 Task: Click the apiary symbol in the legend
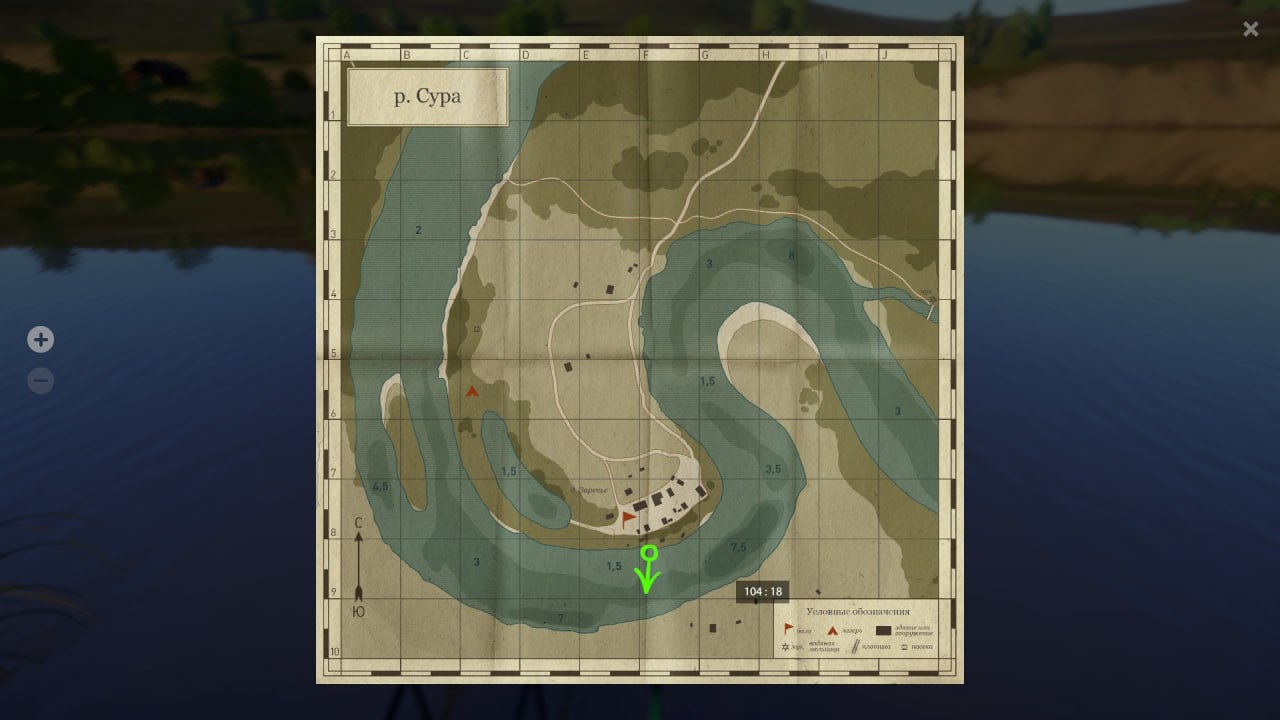click(x=905, y=648)
